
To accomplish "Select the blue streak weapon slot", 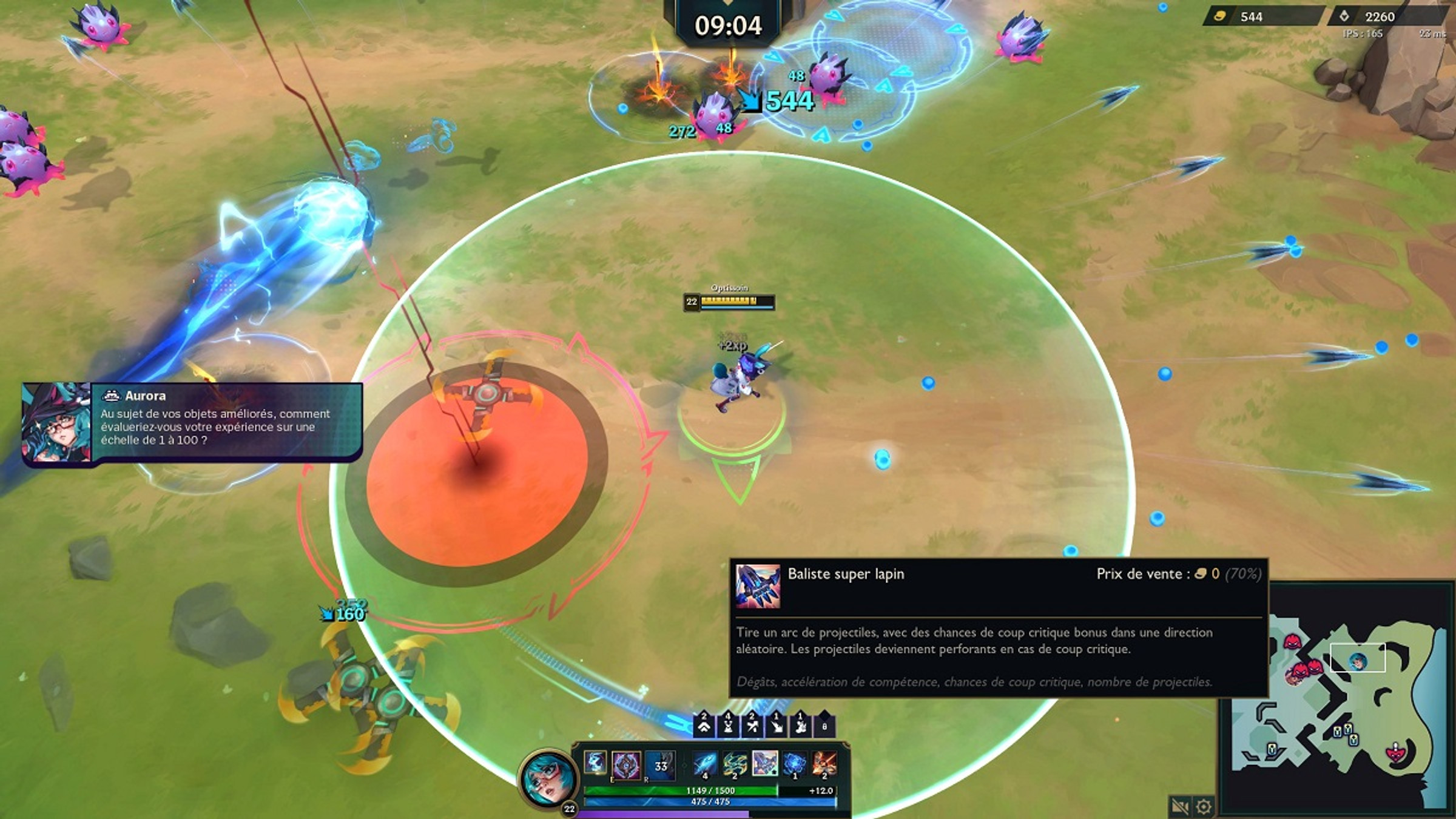I will pyautogui.click(x=704, y=763).
